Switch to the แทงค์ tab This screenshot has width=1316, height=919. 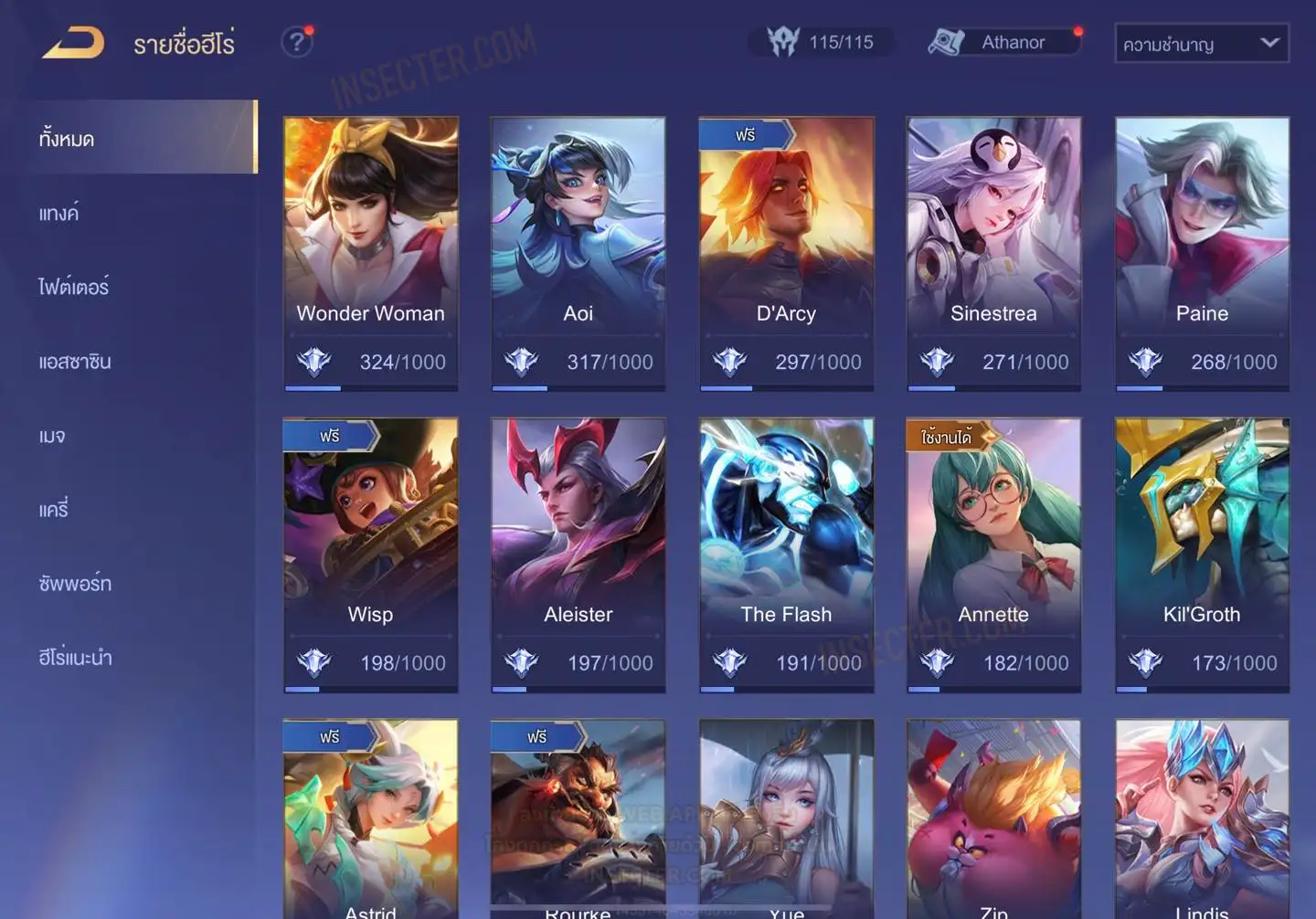58,213
